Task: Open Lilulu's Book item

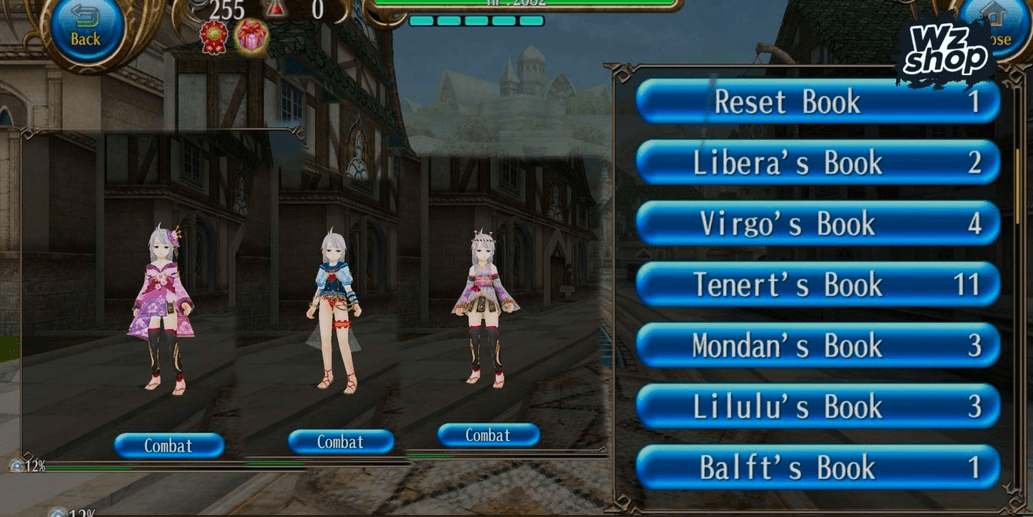Action: click(x=817, y=407)
